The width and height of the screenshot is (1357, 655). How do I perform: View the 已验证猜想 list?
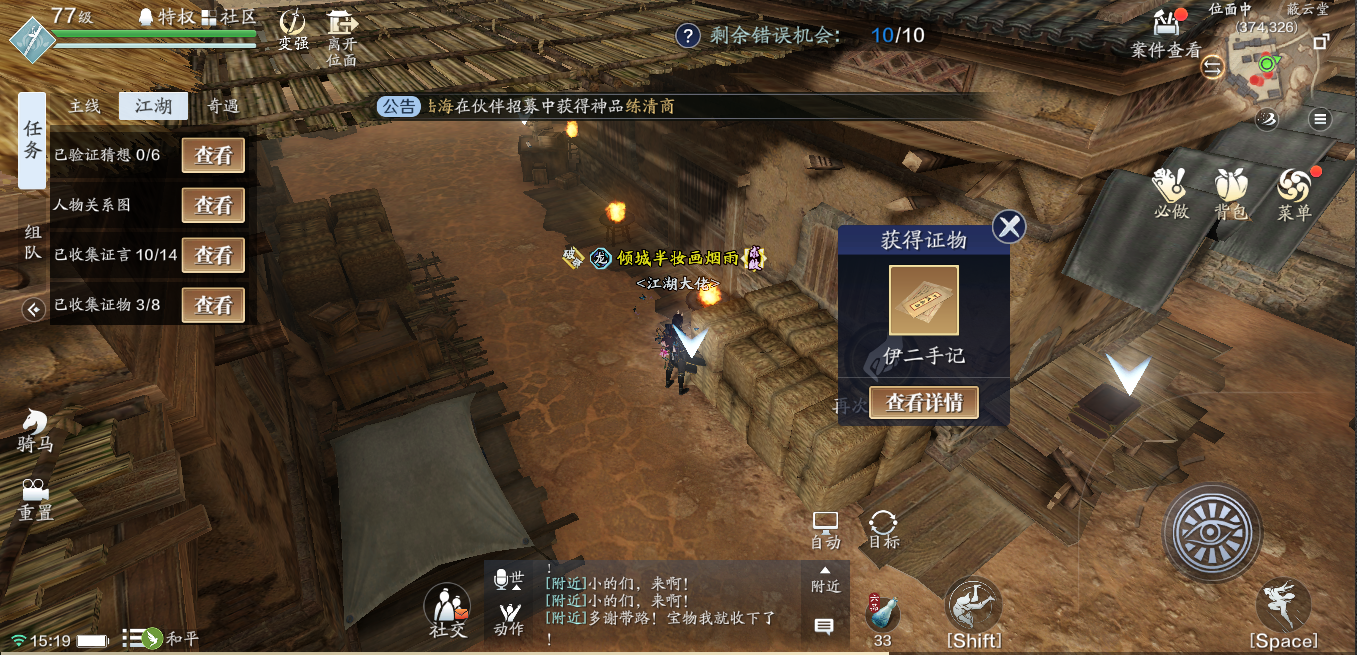pyautogui.click(x=213, y=156)
